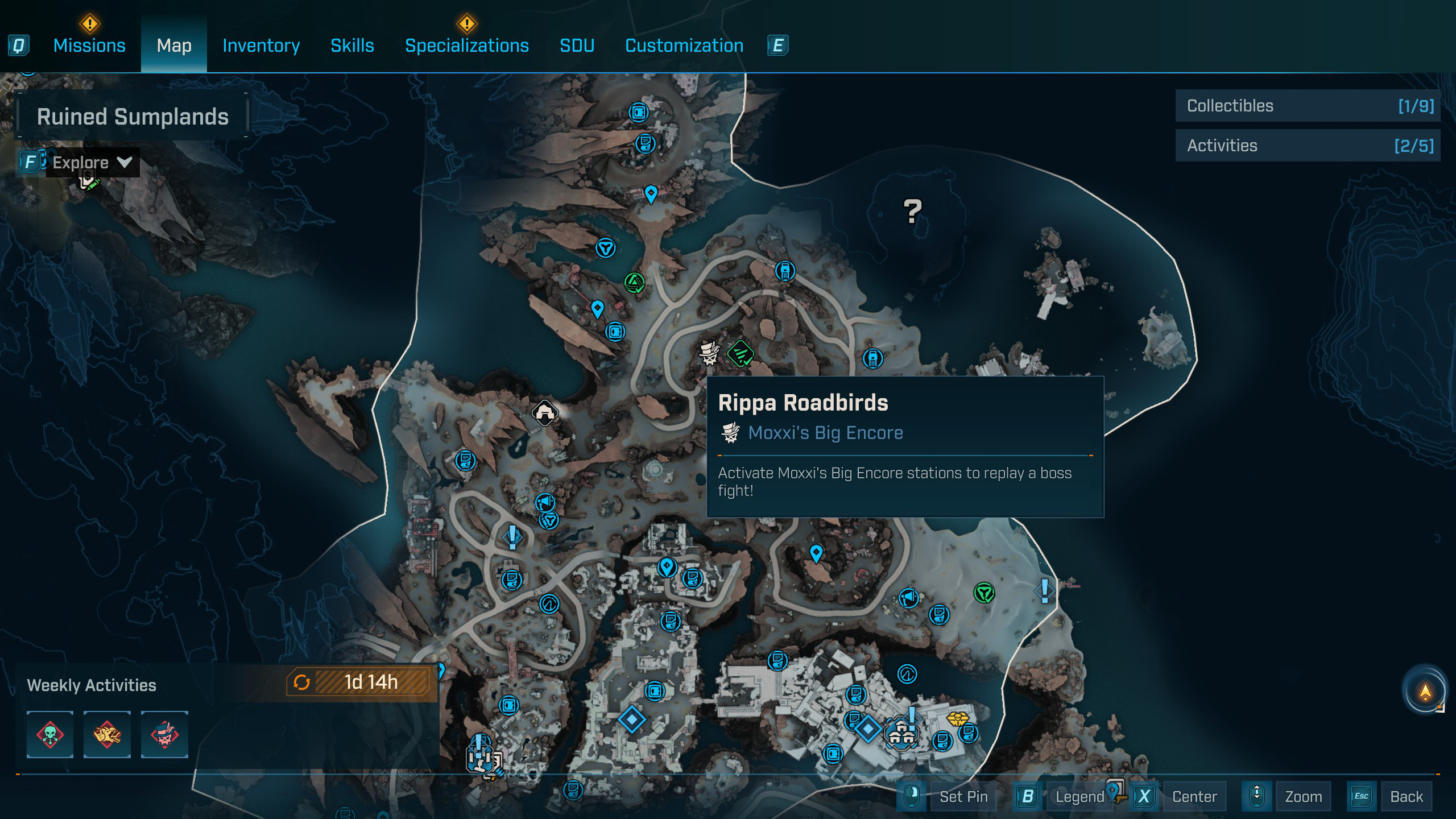
Task: Center the map on the player
Action: 1194,796
